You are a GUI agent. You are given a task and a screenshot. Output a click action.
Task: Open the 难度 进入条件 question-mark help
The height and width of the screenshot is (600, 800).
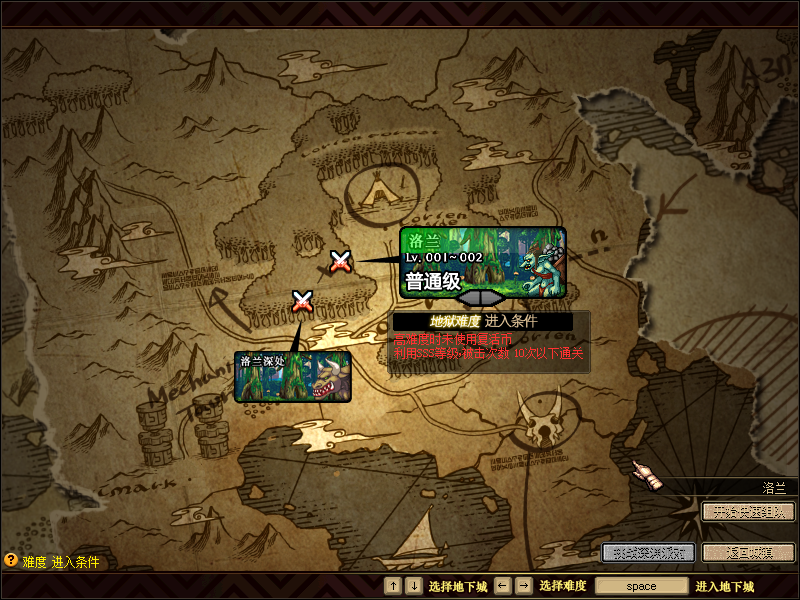pos(12,561)
